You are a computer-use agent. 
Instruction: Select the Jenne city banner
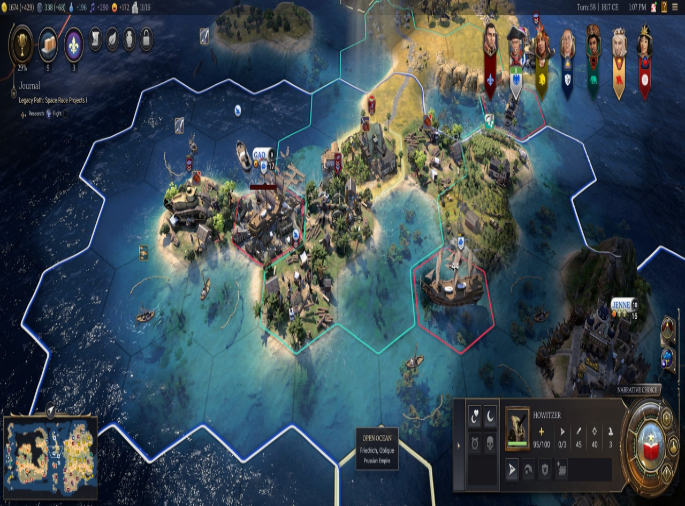coord(624,304)
